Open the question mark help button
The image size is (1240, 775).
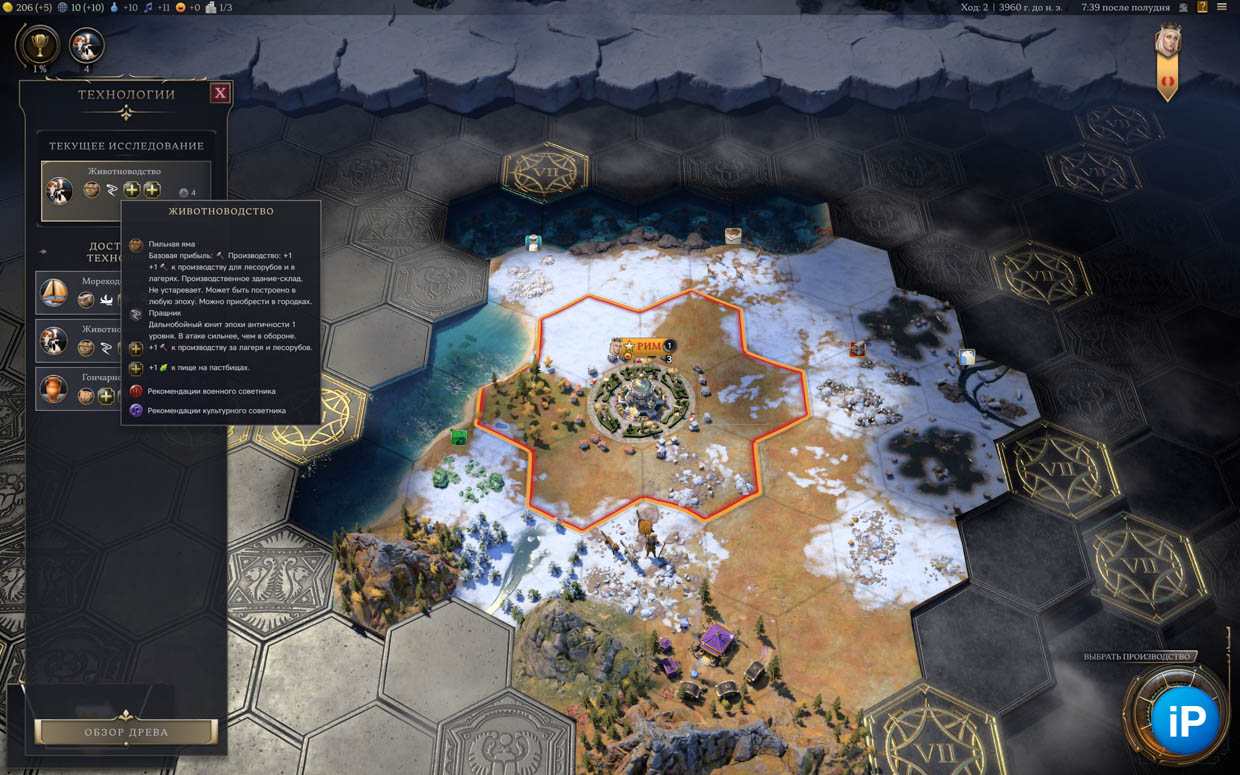[1202, 7]
